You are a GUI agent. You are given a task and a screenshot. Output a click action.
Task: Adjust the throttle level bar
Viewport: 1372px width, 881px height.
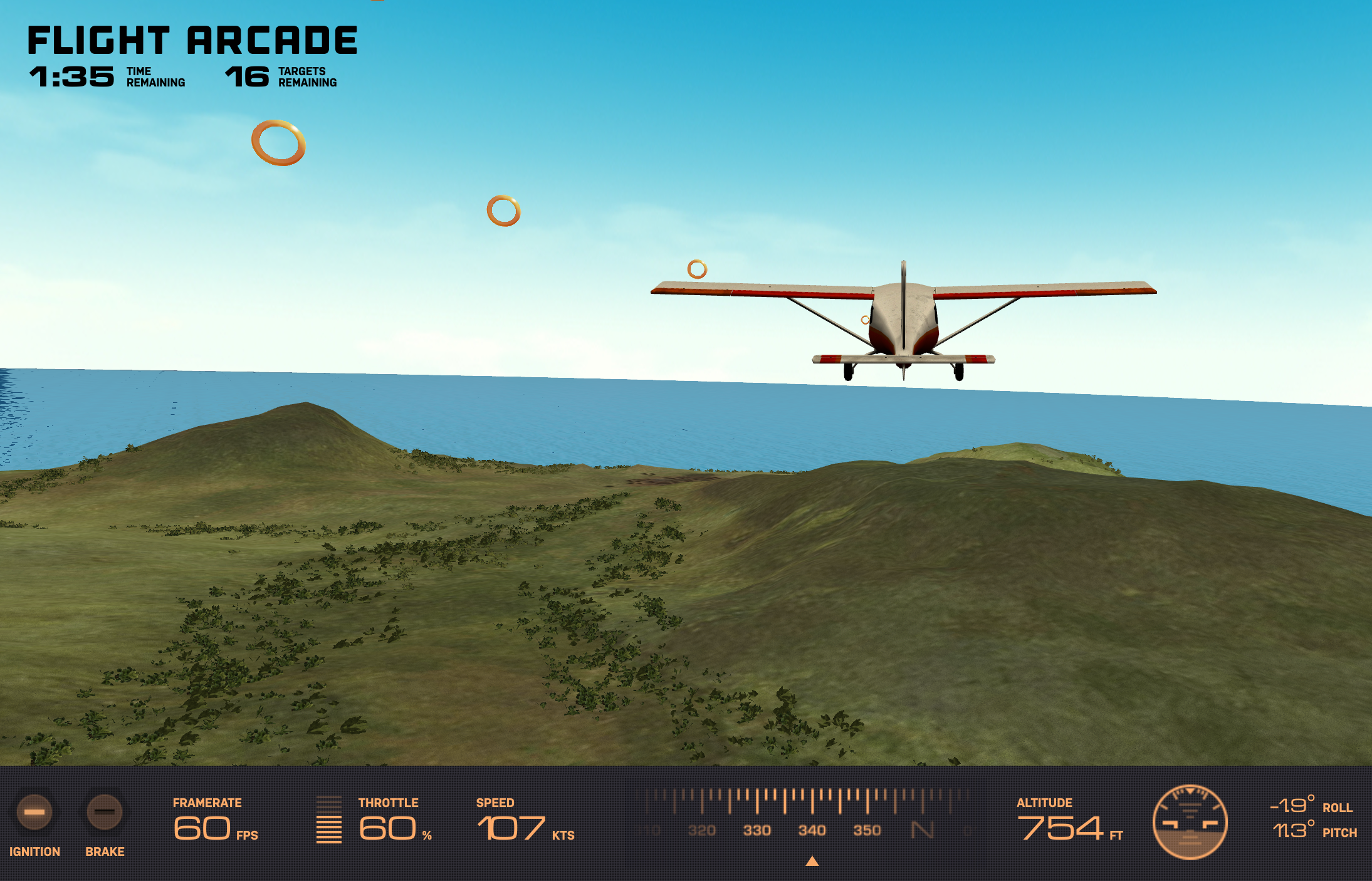point(328,820)
